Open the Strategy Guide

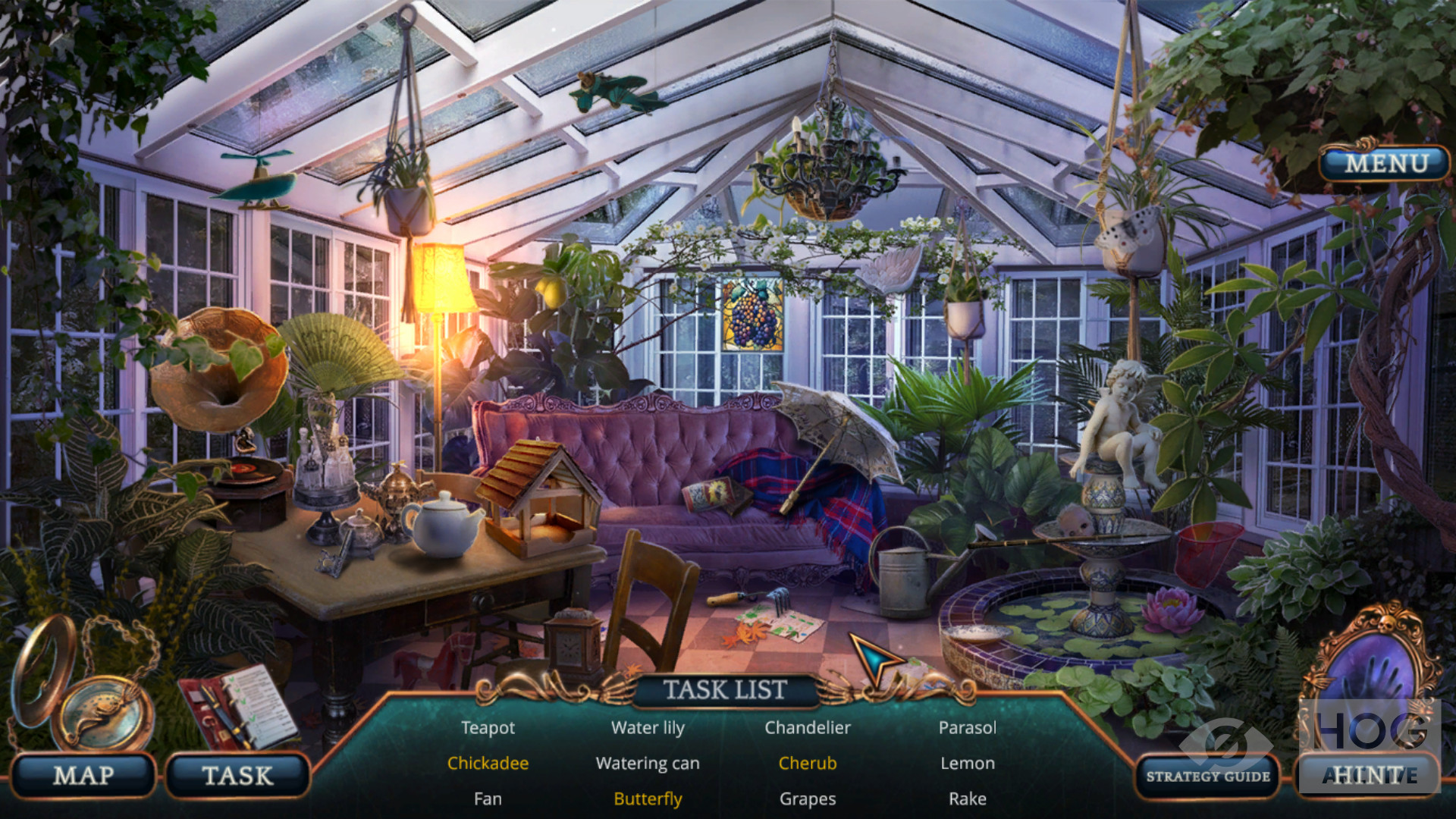click(1207, 776)
